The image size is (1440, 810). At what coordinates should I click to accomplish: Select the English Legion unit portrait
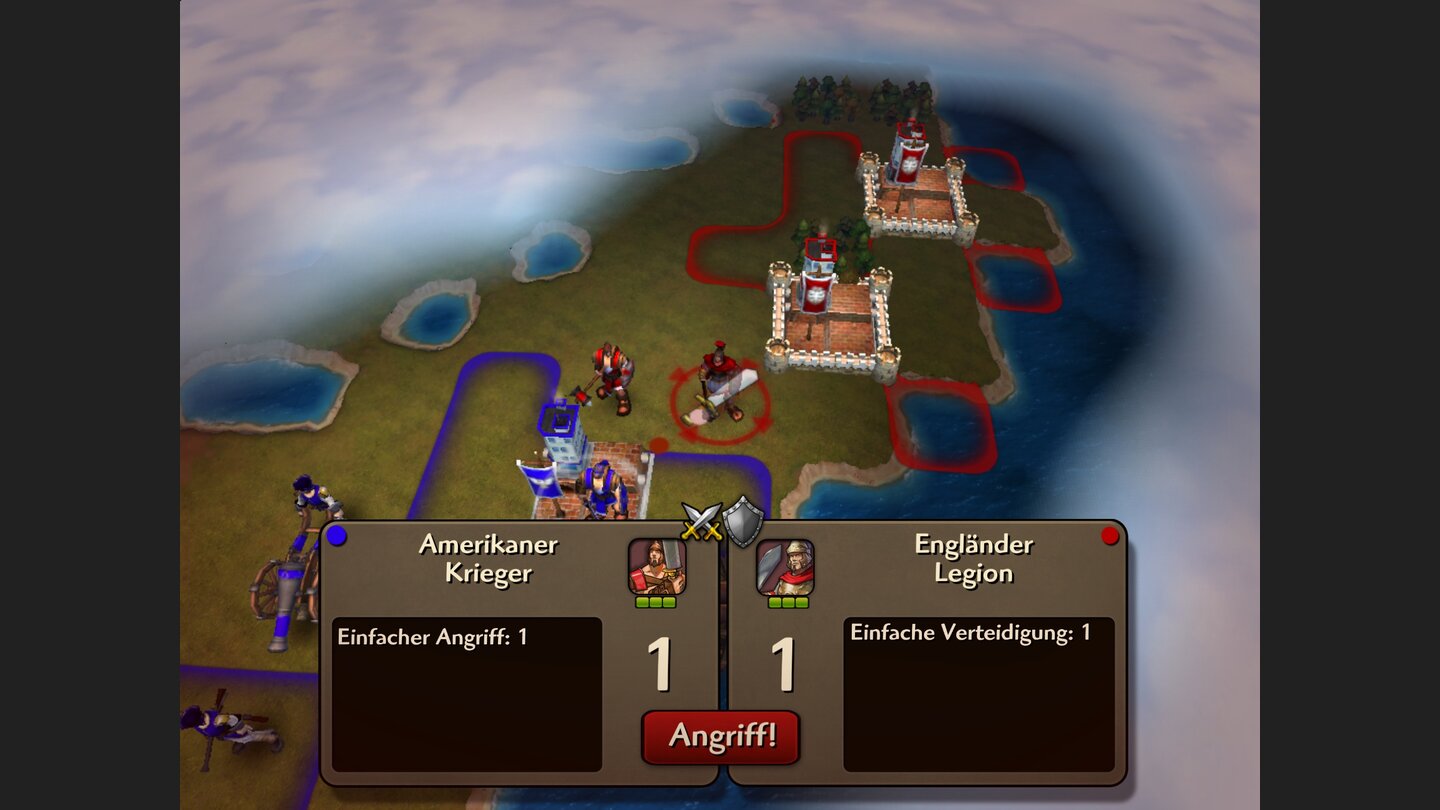coord(787,567)
